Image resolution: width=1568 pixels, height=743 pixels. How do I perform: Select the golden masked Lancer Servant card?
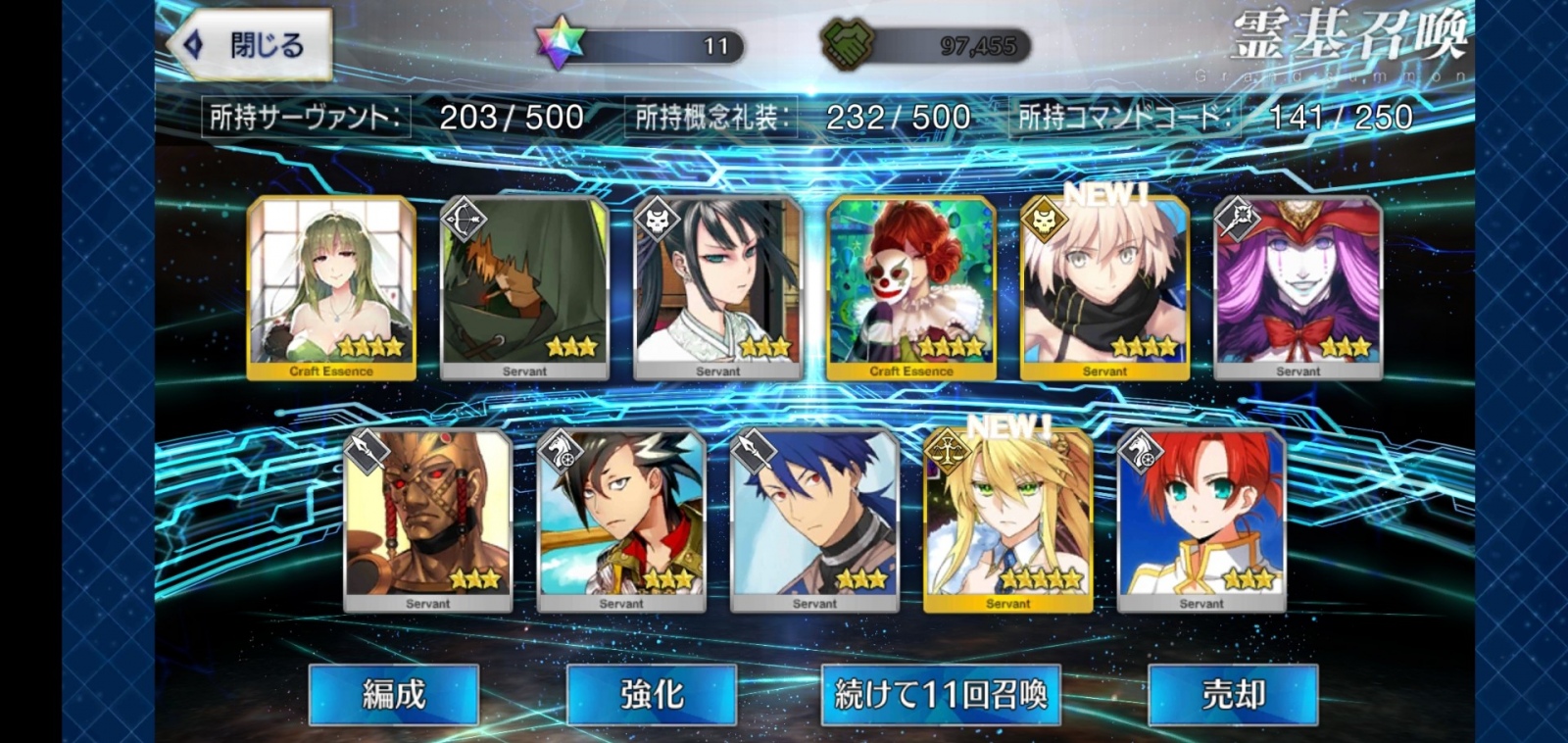(428, 520)
